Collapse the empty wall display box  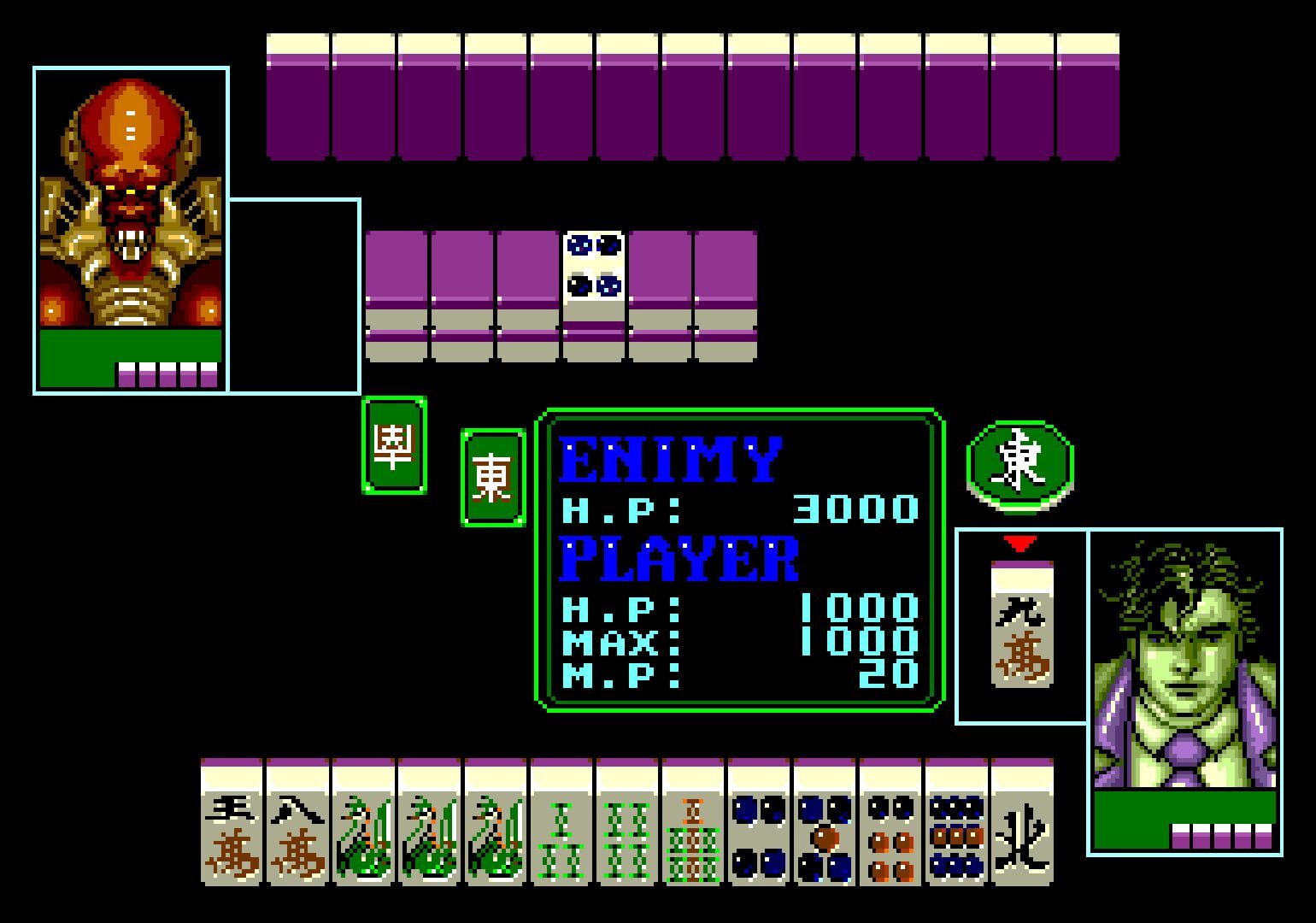(295, 295)
